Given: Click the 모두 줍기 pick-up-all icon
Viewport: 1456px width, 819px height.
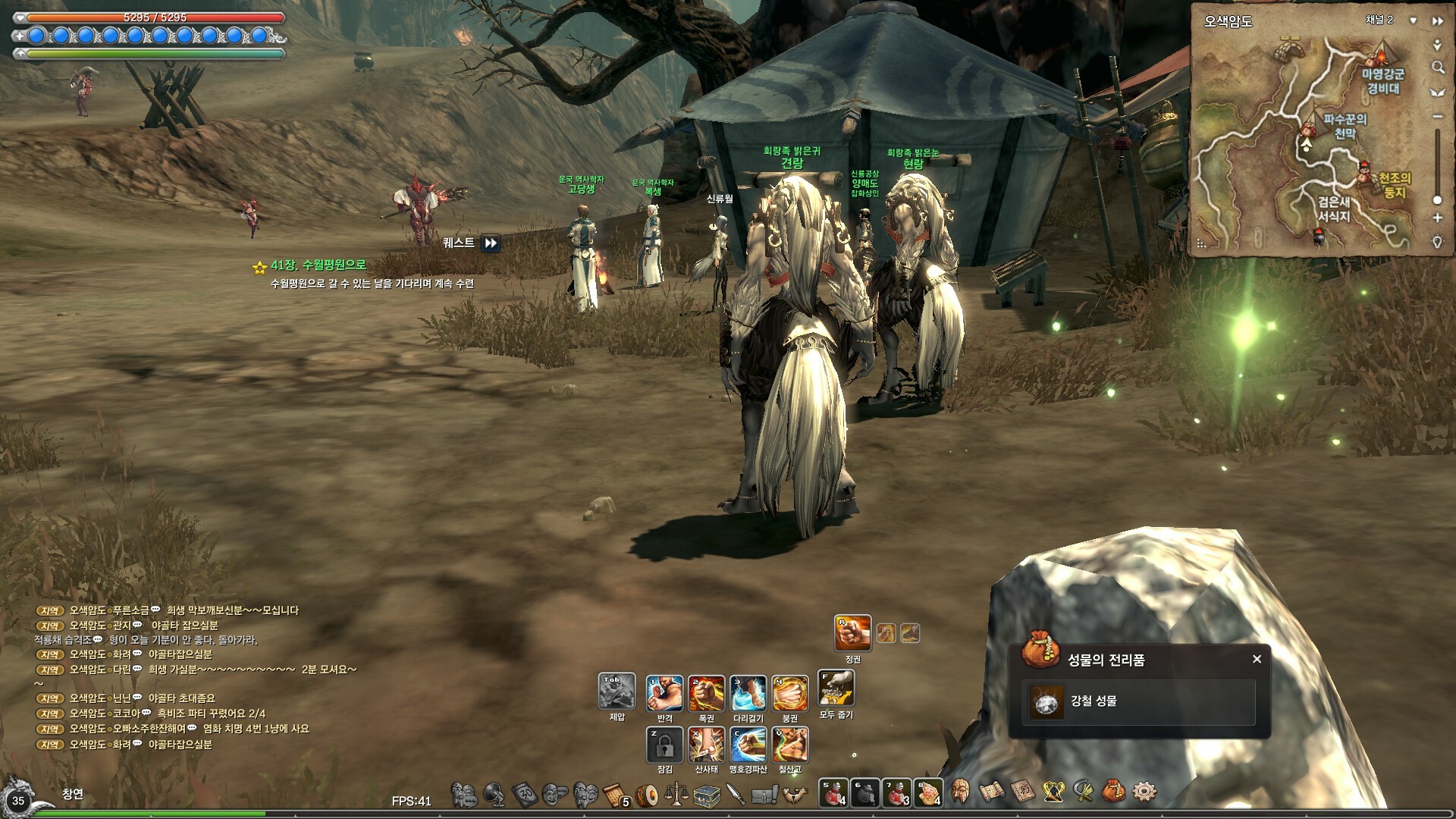Looking at the screenshot, I should point(836,689).
